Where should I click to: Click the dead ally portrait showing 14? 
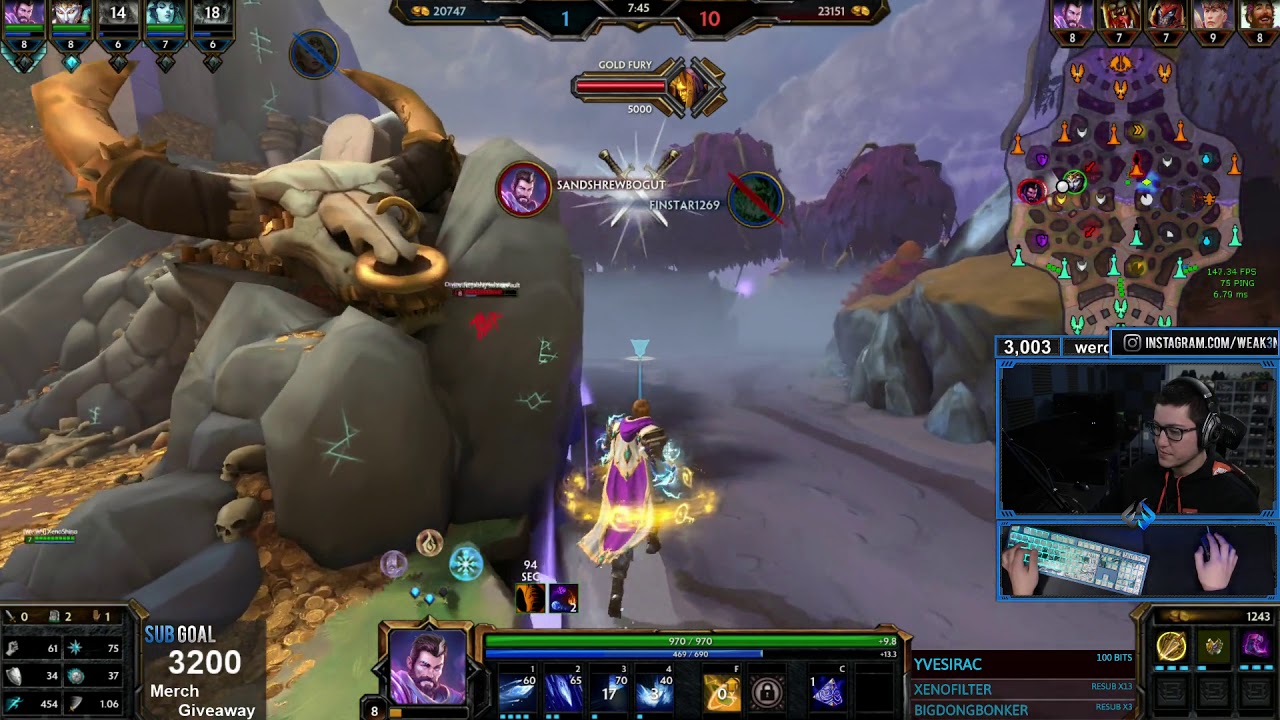click(x=118, y=16)
